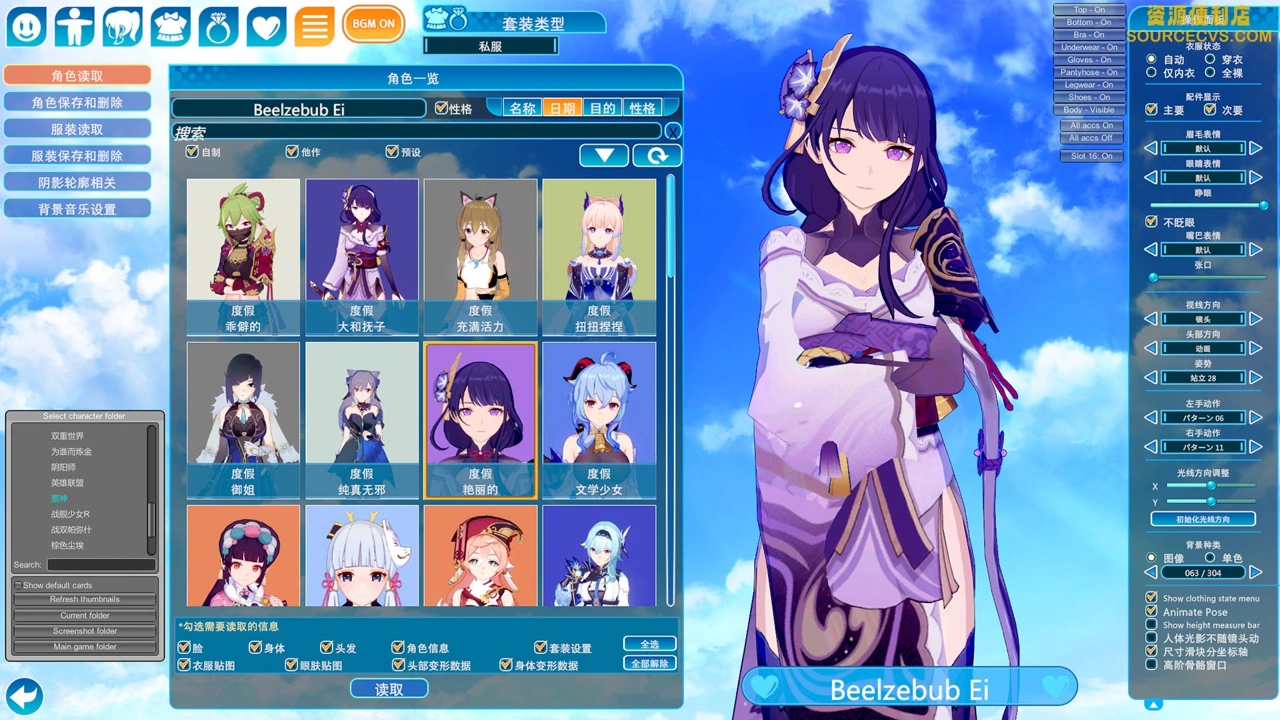
Task: Switch to the 日期 sort tab
Action: 563,108
